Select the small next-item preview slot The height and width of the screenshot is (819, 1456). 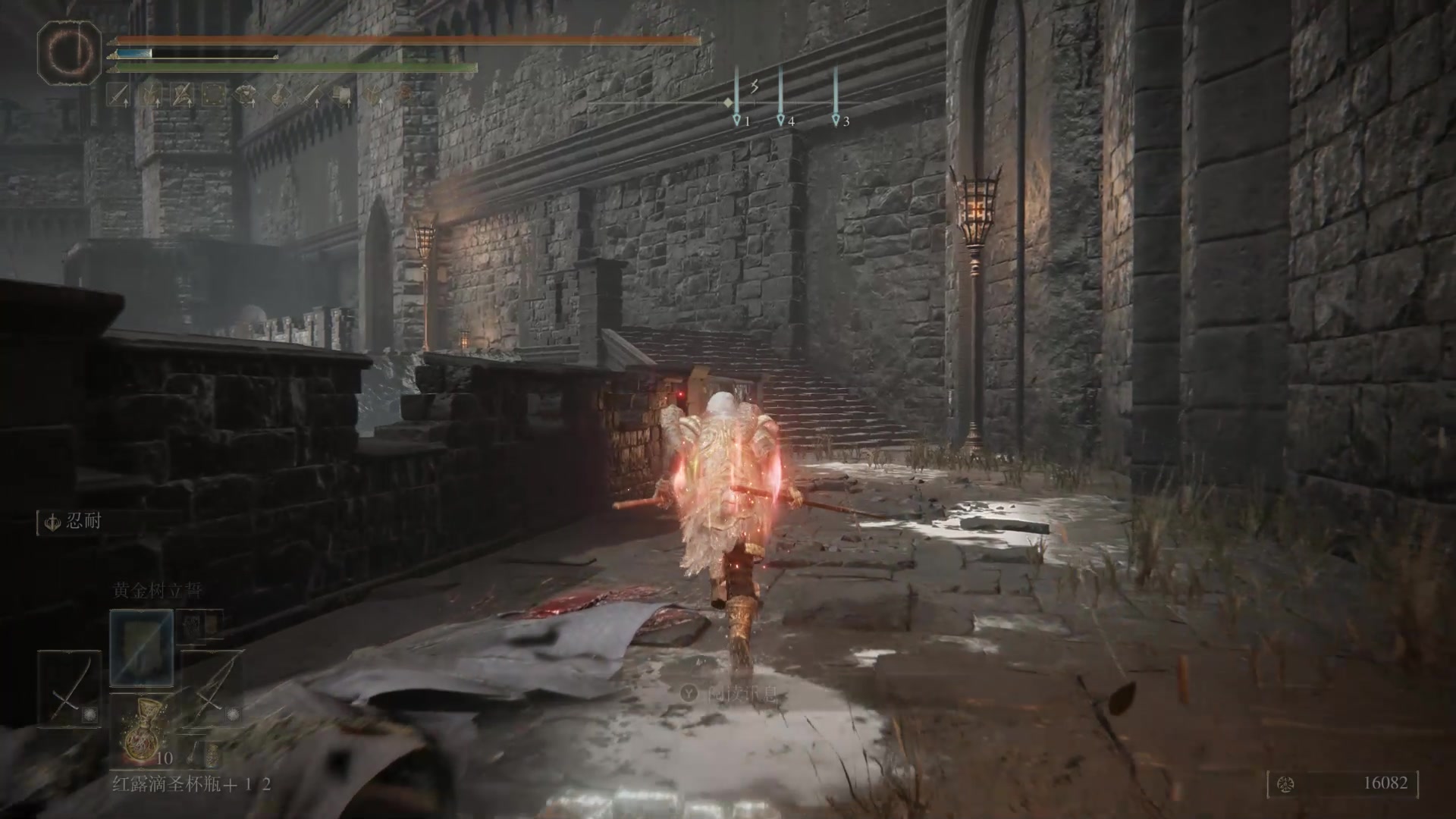pyautogui.click(x=214, y=754)
